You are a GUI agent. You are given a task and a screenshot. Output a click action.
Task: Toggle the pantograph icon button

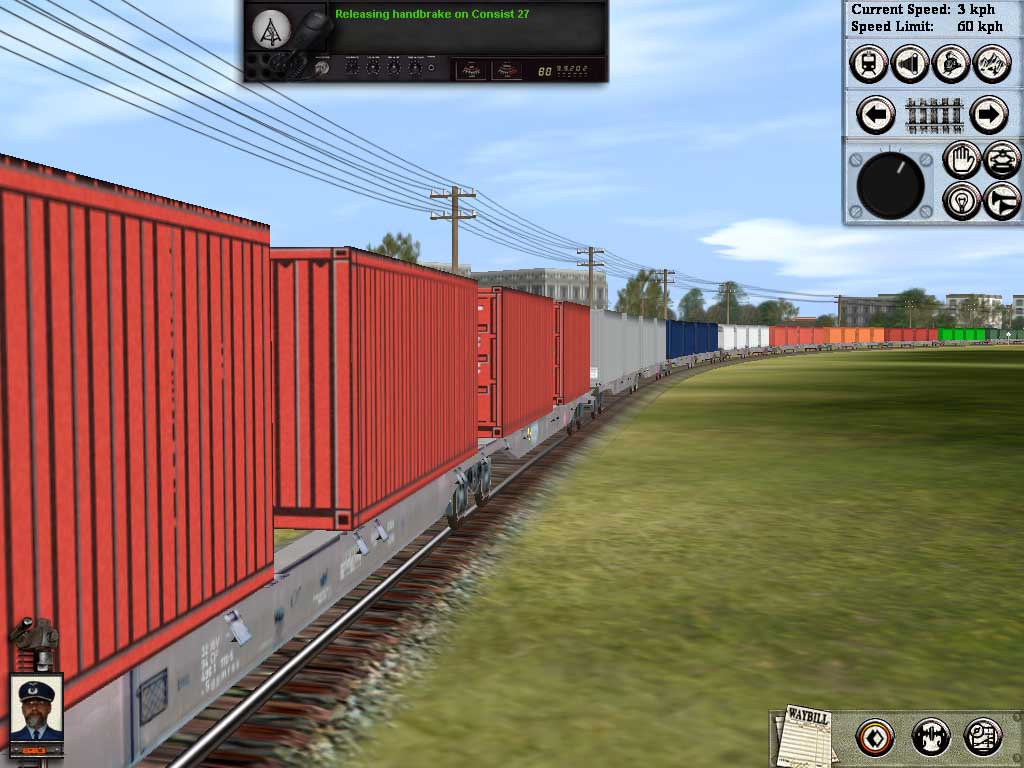pyautogui.click(x=1002, y=160)
